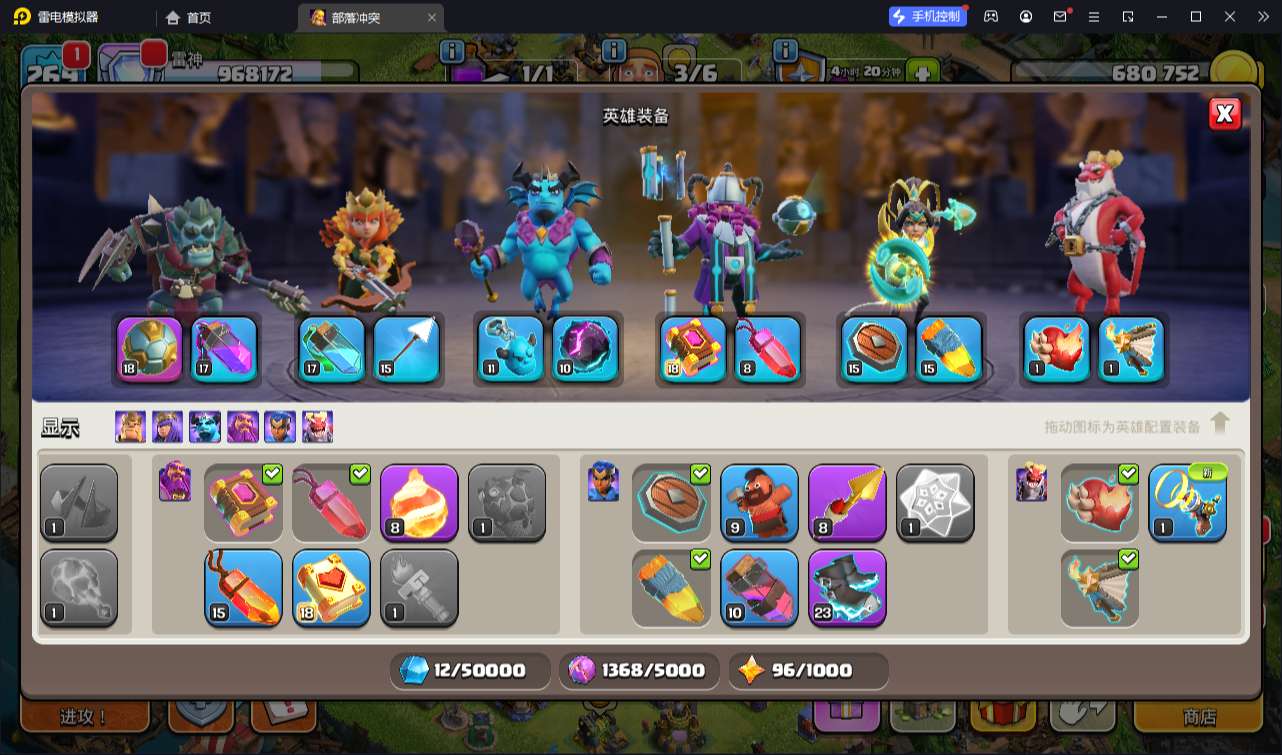Select the locked grey star equipment
Viewport: 1282px width, 755px height.
click(935, 503)
